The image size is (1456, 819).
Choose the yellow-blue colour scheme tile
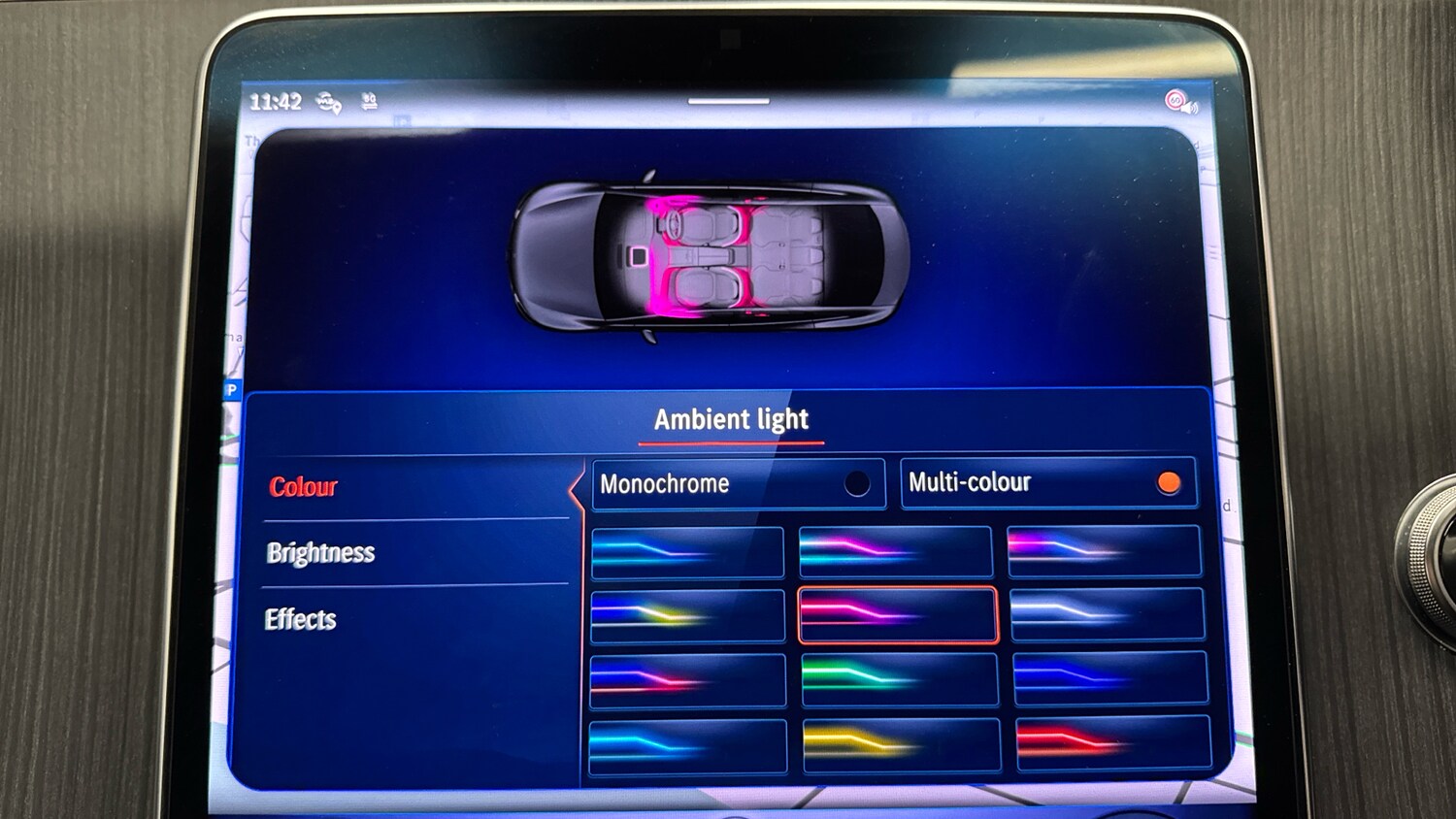686,615
